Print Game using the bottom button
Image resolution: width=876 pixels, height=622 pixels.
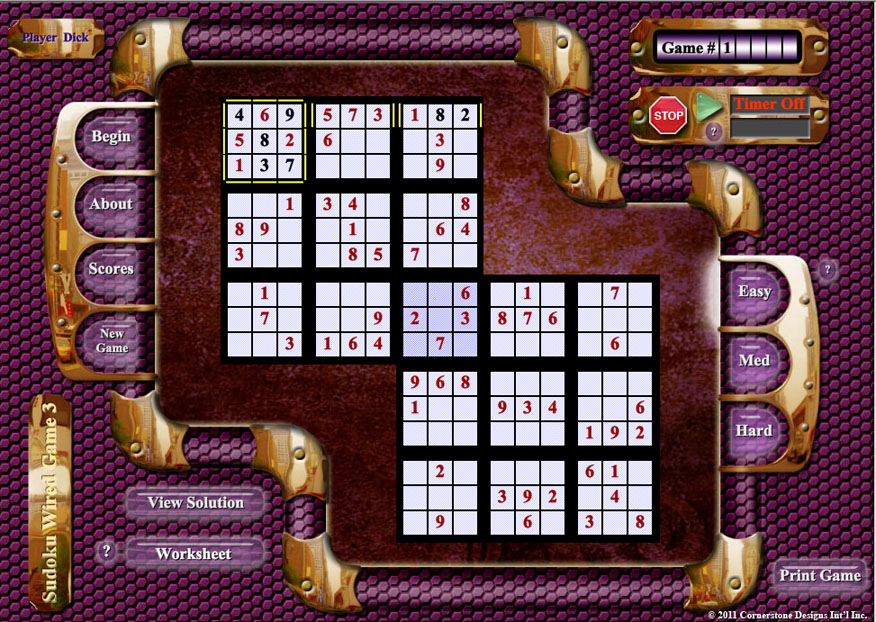[x=820, y=575]
